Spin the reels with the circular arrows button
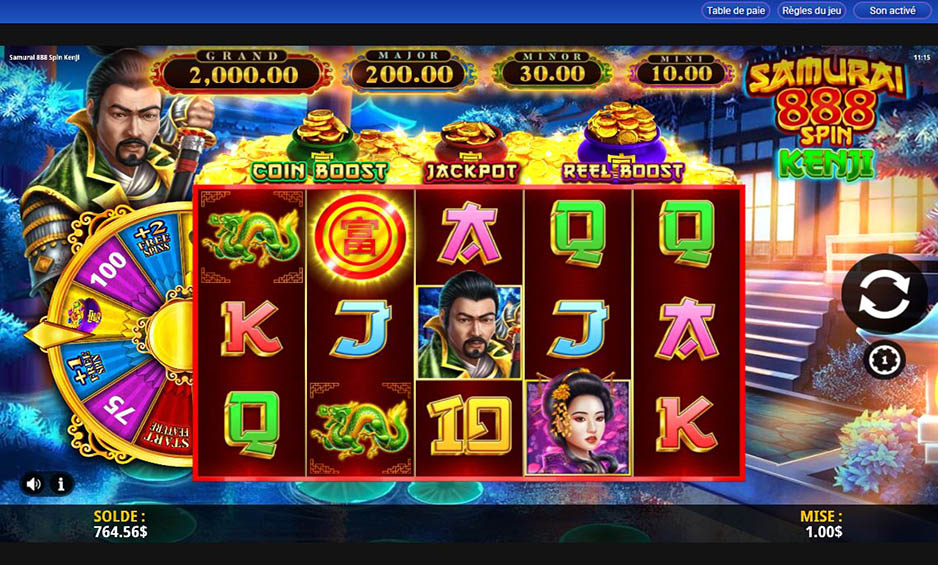The image size is (938, 565). click(883, 294)
